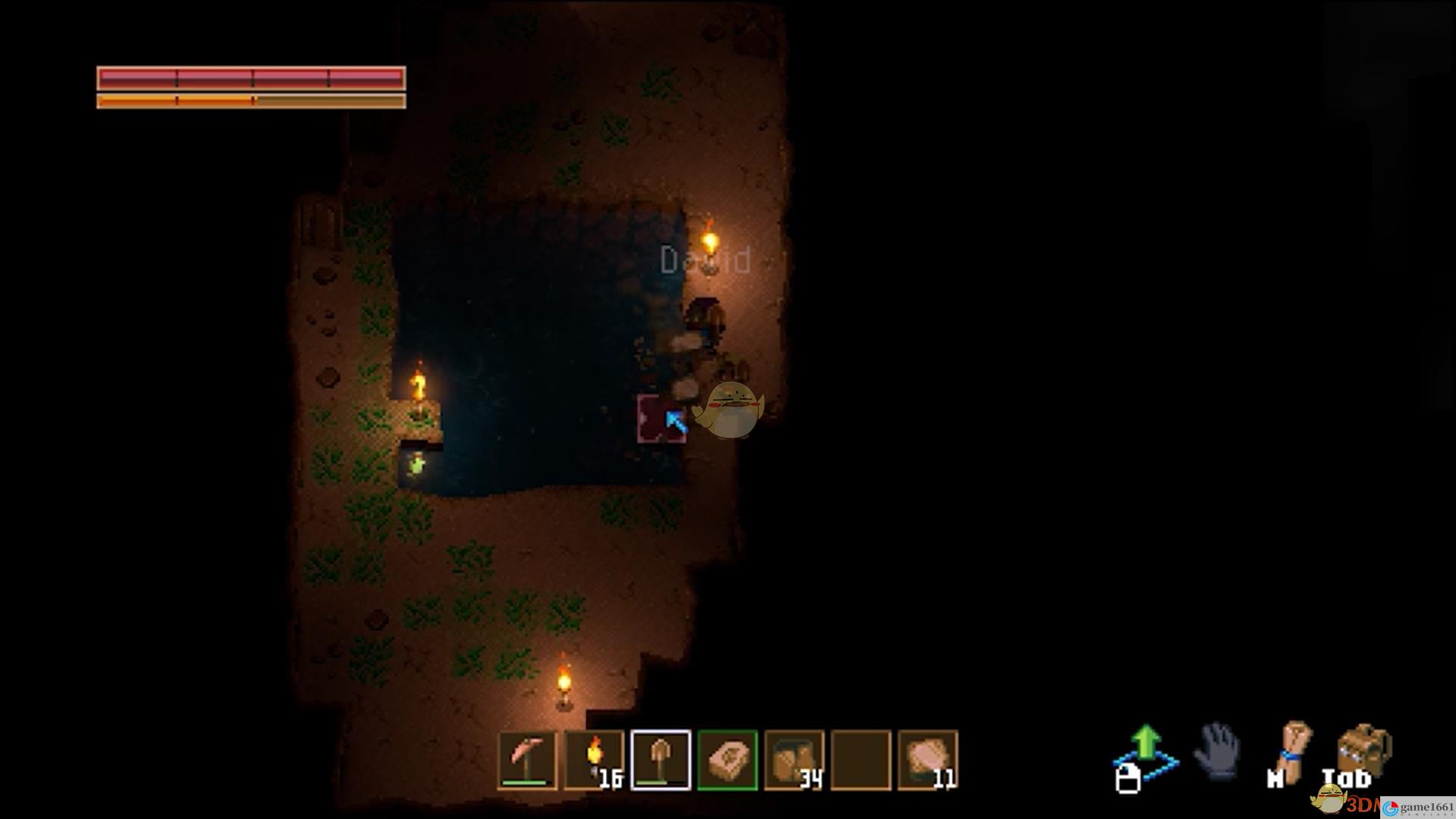Select the empty hotbar slot

[861, 761]
